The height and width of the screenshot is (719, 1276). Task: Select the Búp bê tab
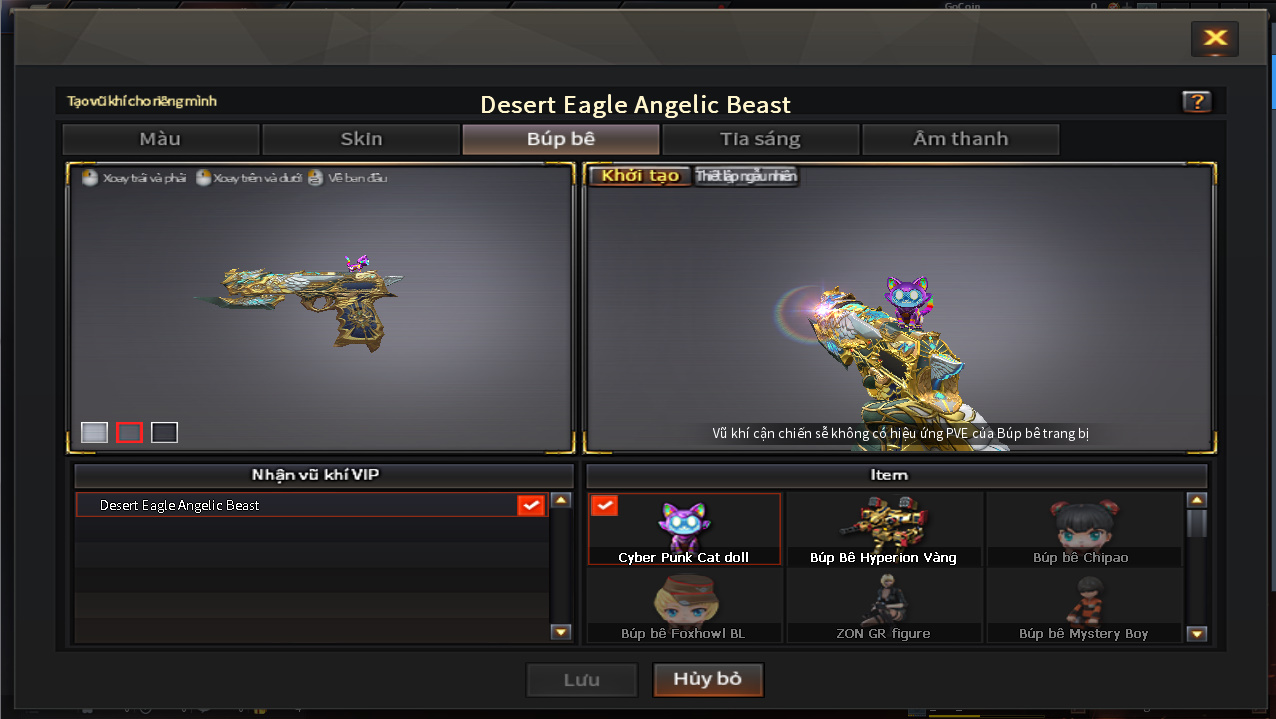561,139
